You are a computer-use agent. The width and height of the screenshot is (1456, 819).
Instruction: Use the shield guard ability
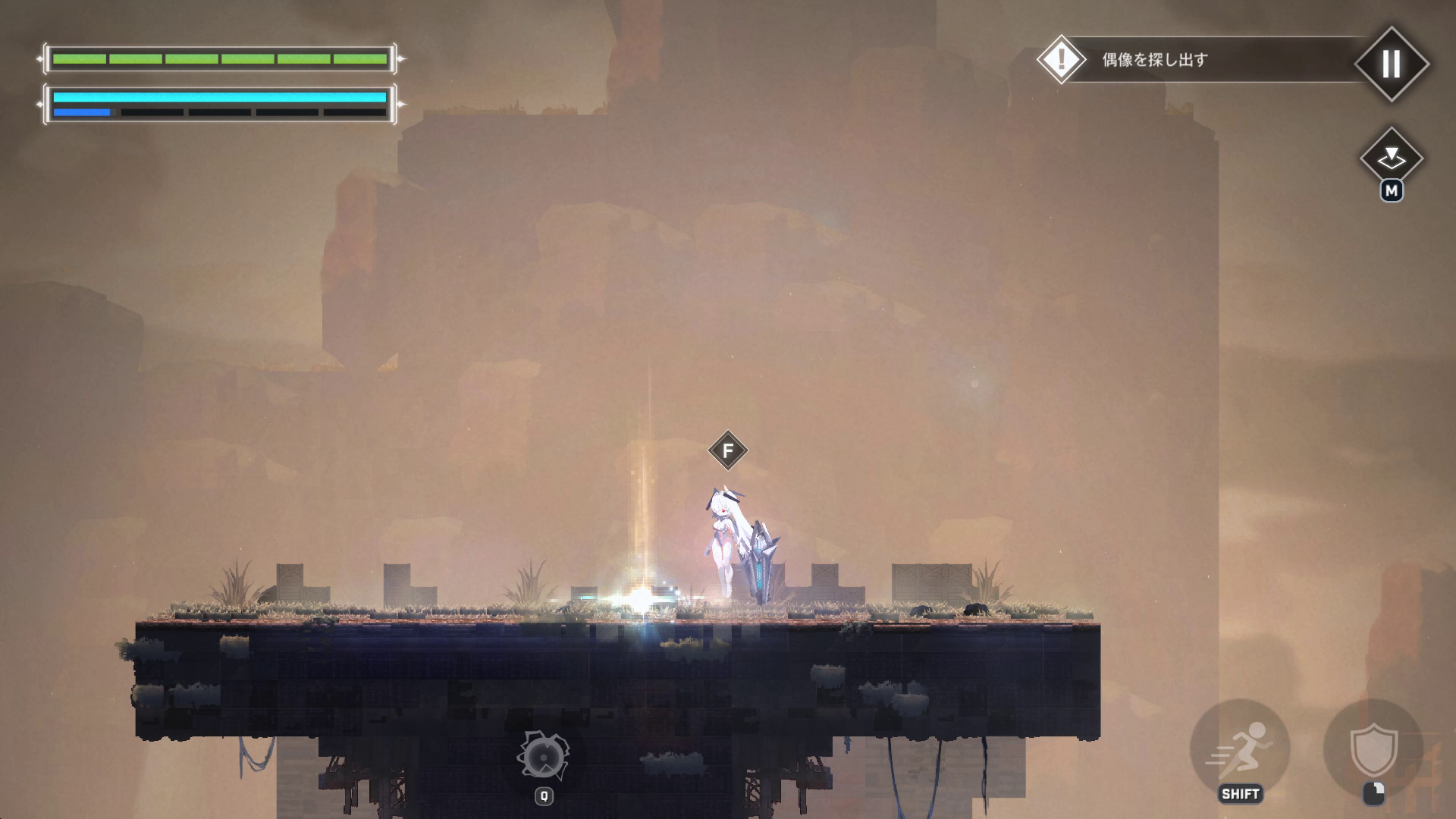pyautogui.click(x=1373, y=748)
